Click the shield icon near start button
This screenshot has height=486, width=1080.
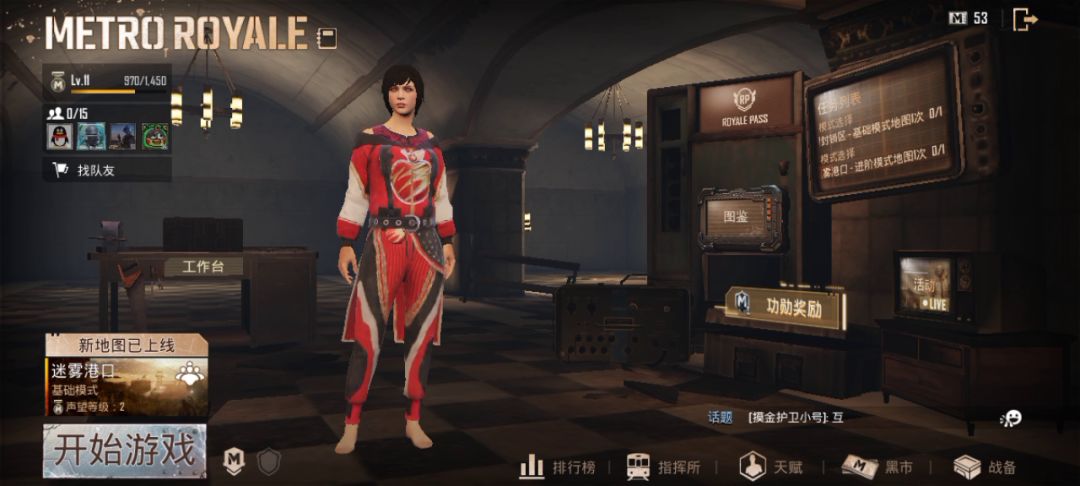click(268, 461)
